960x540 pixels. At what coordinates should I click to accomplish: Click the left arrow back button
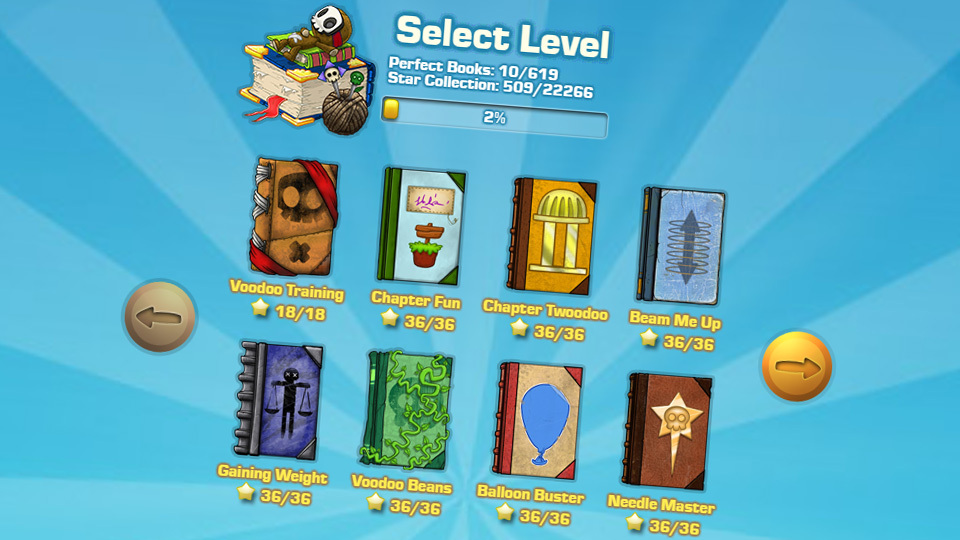(x=160, y=317)
